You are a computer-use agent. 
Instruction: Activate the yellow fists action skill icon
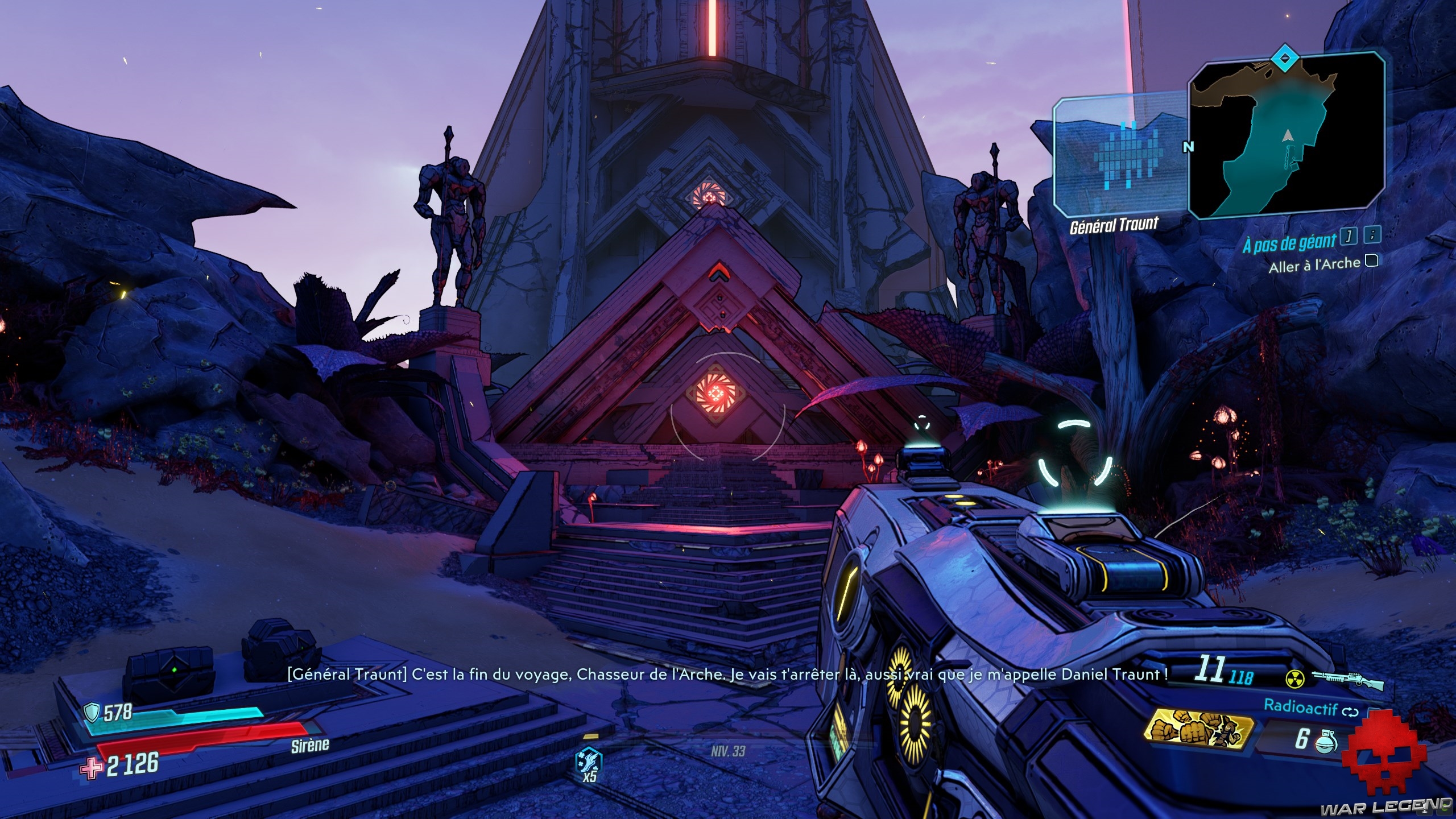(x=1199, y=731)
